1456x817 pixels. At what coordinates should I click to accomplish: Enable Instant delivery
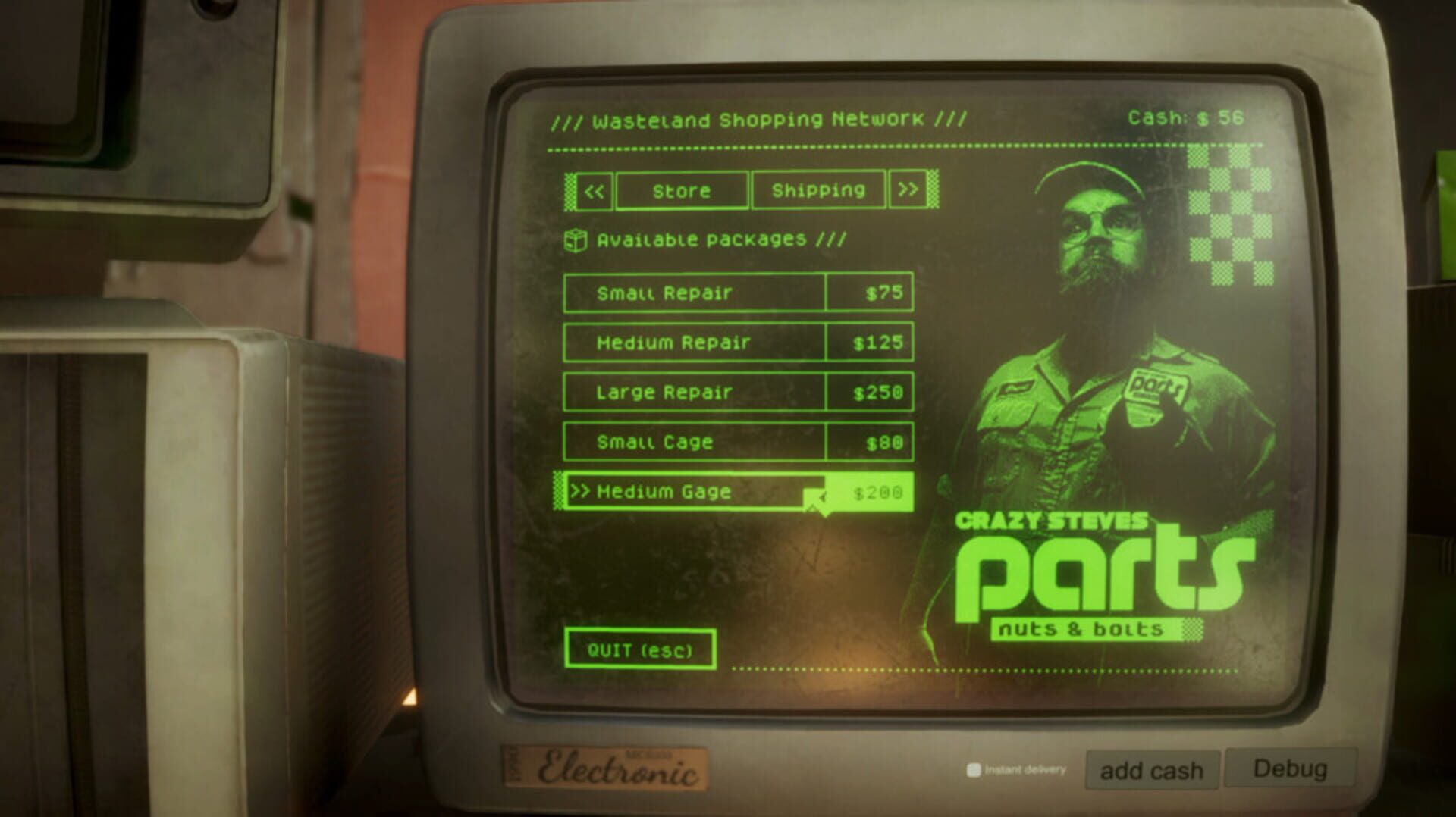click(974, 767)
